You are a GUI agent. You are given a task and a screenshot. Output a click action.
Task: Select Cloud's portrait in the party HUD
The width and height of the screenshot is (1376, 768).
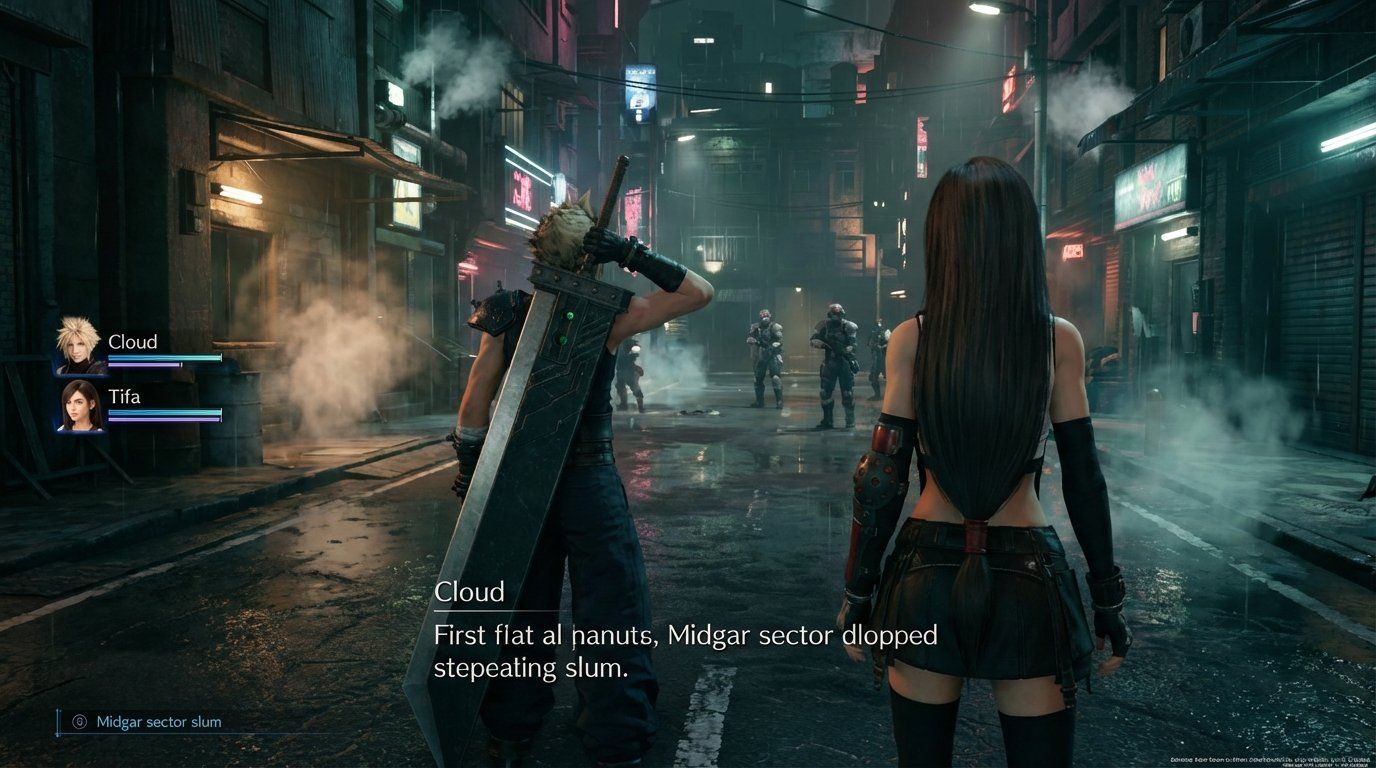[x=77, y=347]
